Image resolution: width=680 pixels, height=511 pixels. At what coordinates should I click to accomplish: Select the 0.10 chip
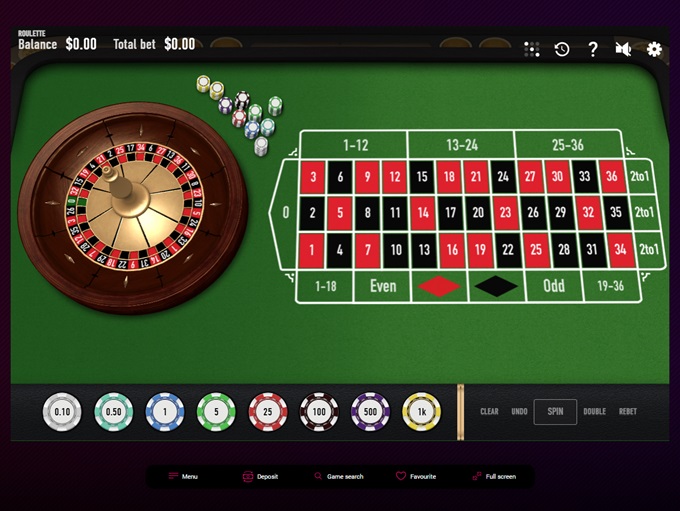(62, 411)
